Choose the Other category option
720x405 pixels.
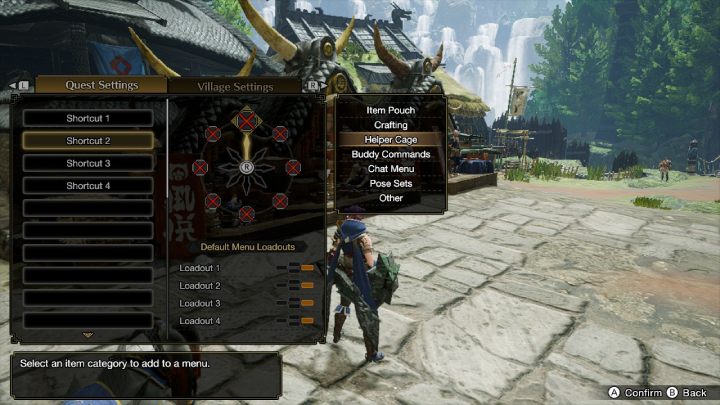pos(391,198)
